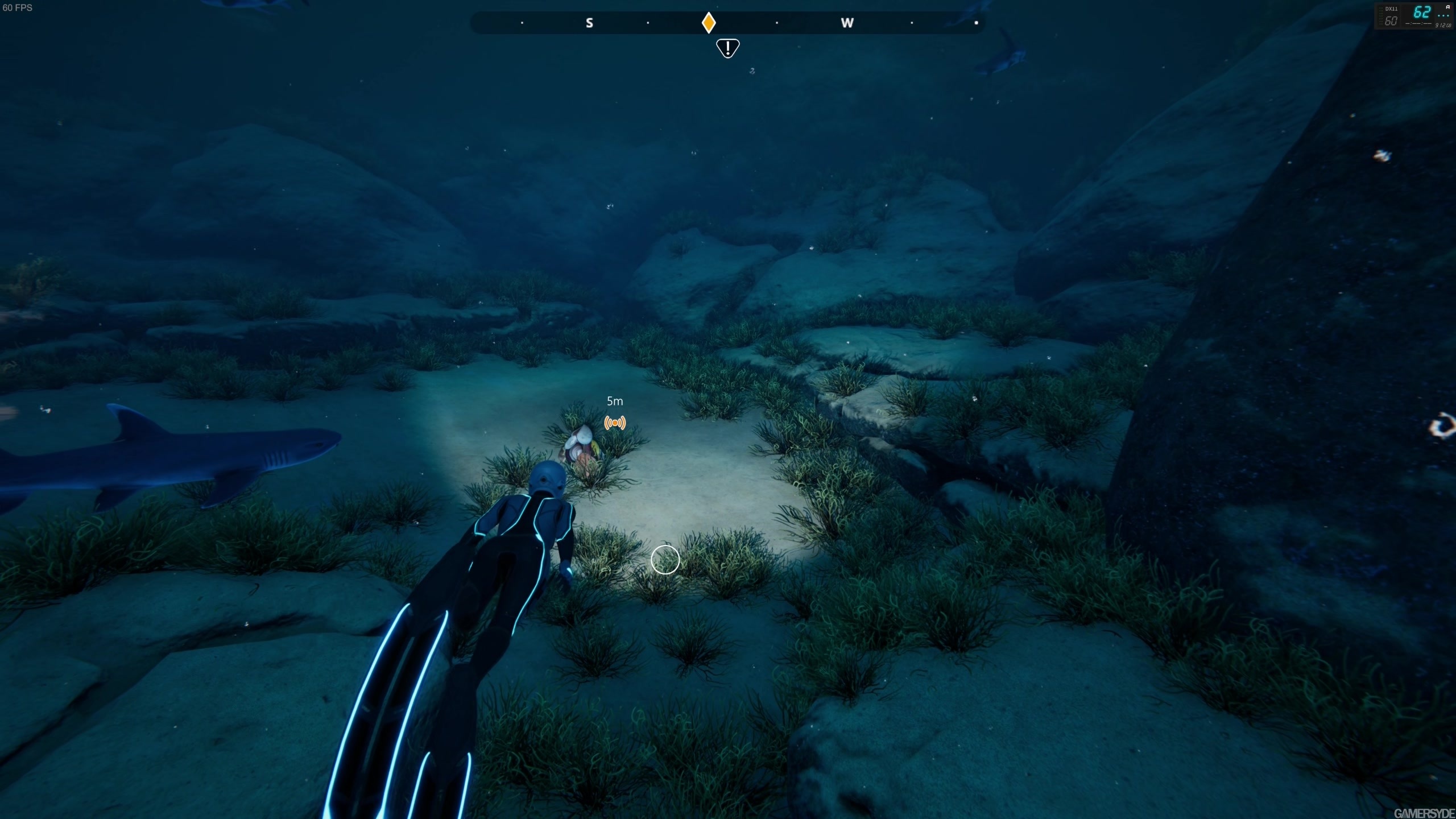Select the orange sonar ping icon near the shells
Viewport: 1456px width, 819px height.
coord(615,423)
